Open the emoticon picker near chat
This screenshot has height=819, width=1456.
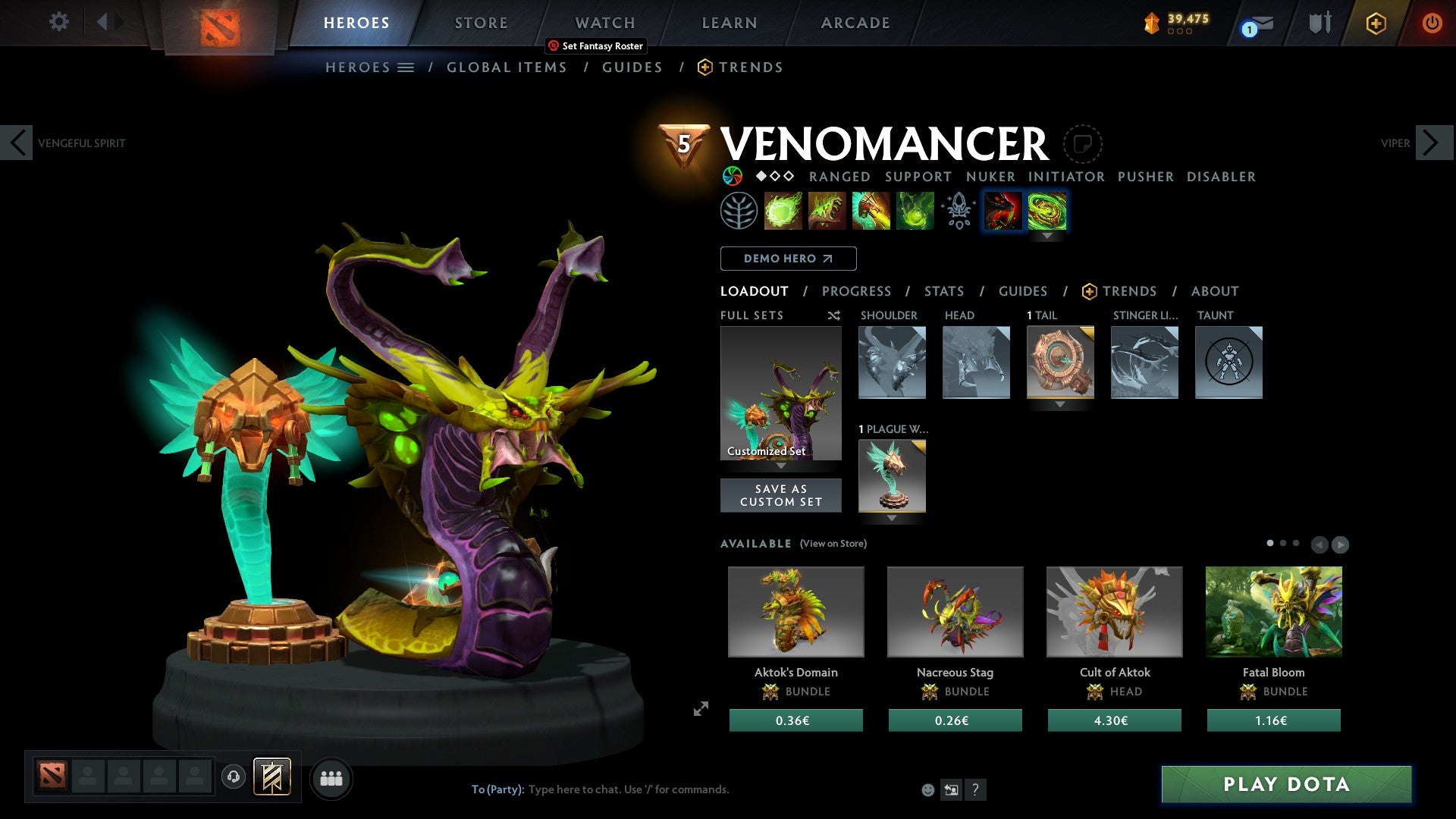pos(927,789)
